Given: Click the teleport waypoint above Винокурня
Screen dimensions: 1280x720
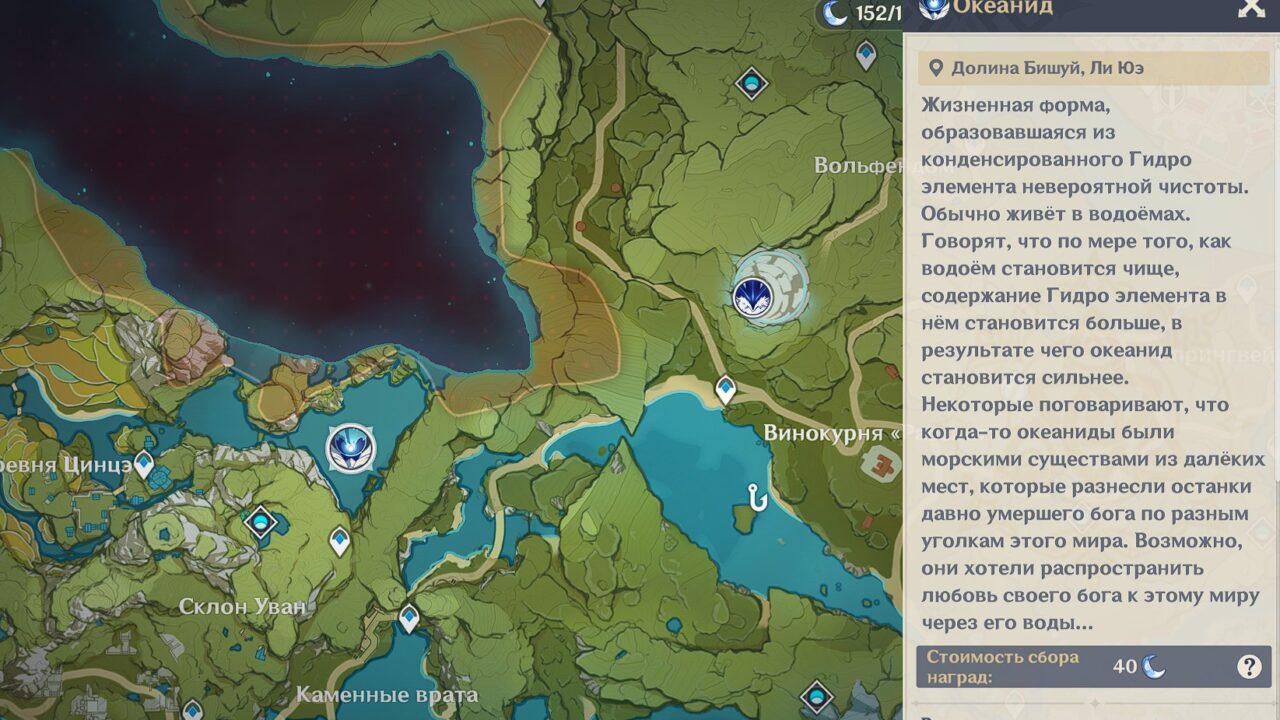Looking at the screenshot, I should point(725,389).
